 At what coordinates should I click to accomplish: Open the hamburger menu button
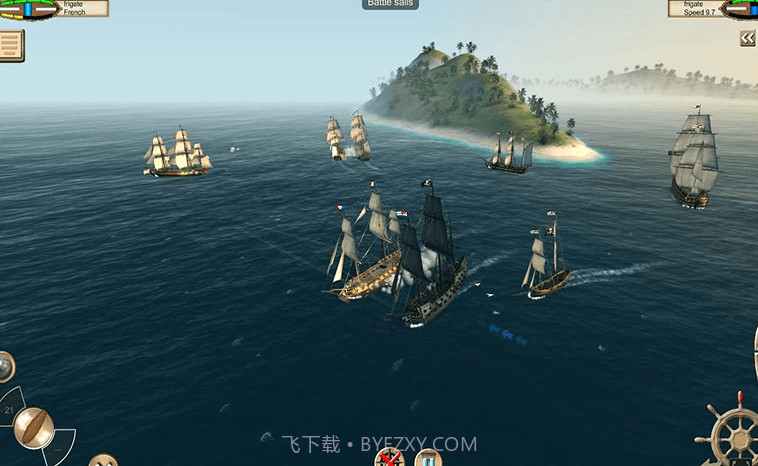[11, 45]
